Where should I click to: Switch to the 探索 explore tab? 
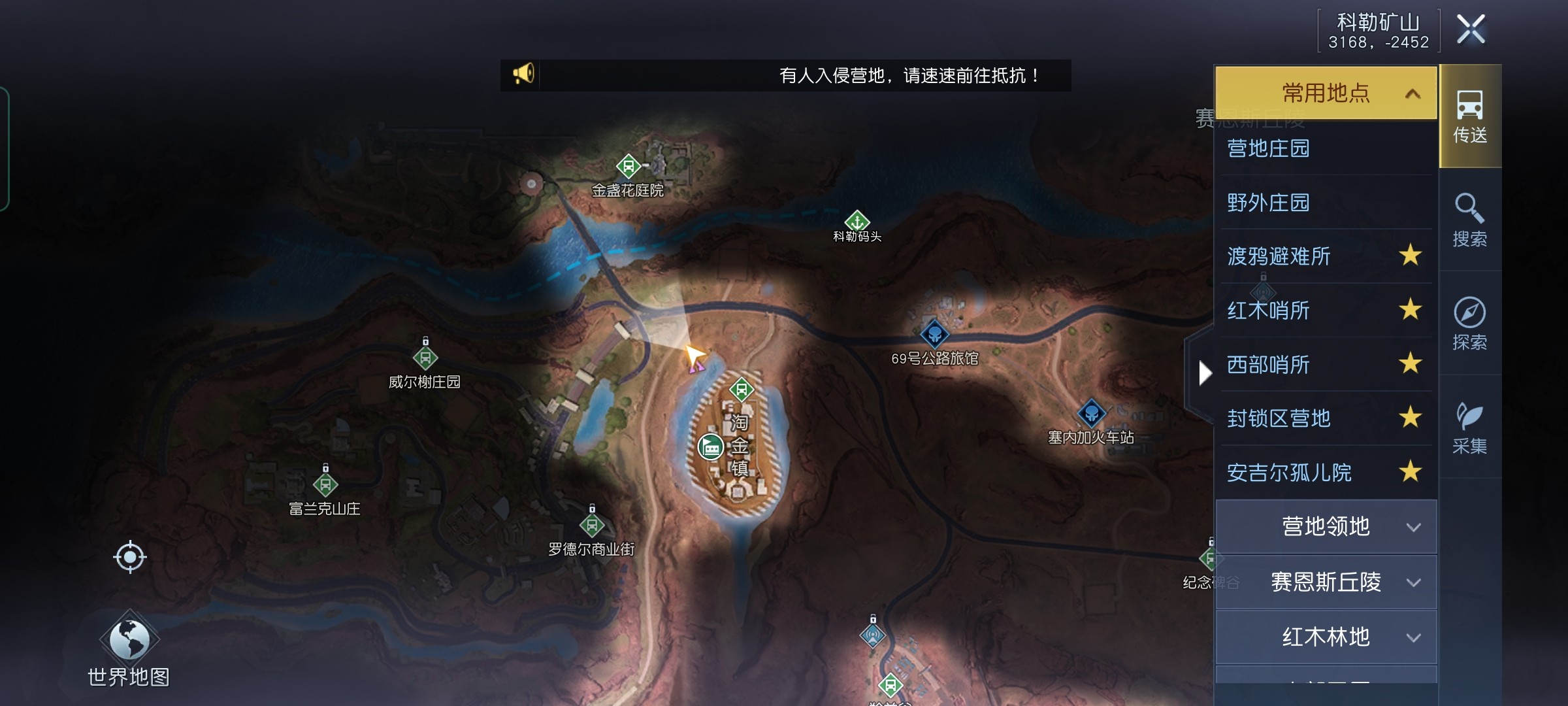click(1470, 324)
